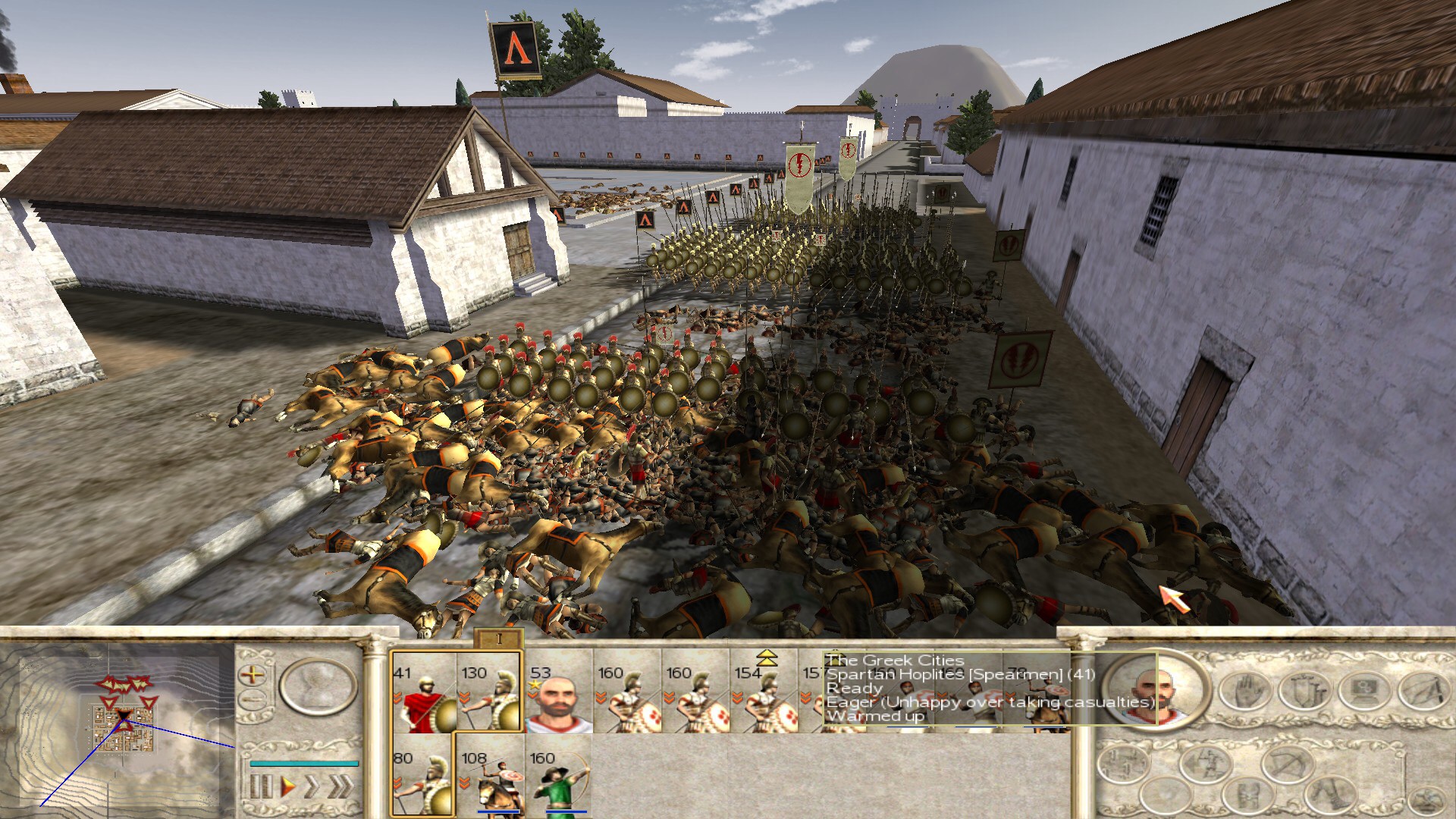Screen dimensions: 1456x819
Task: Zoom out the minimap with the minus button
Action: [253, 699]
